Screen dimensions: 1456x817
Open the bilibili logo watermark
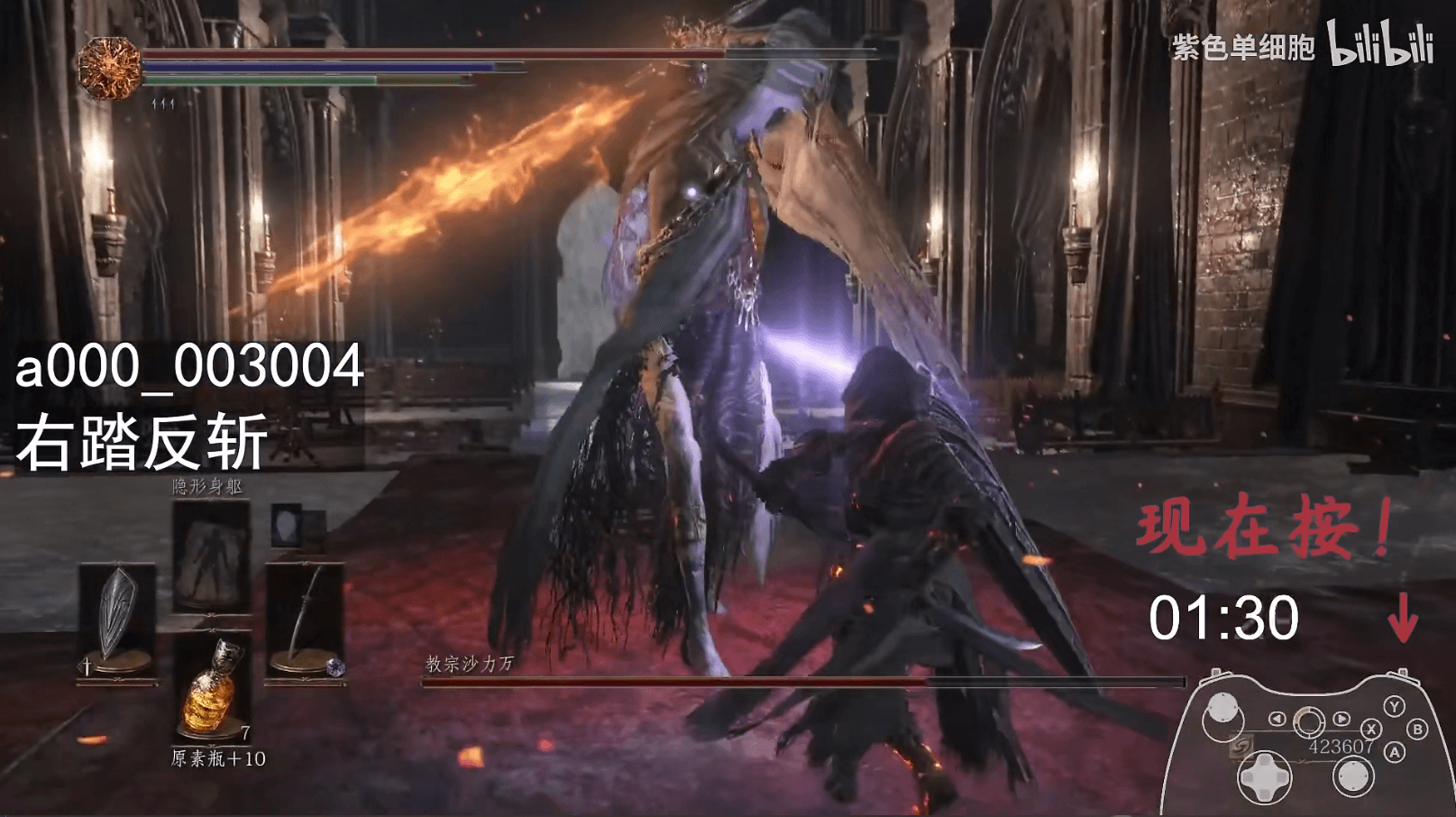[x=1380, y=44]
